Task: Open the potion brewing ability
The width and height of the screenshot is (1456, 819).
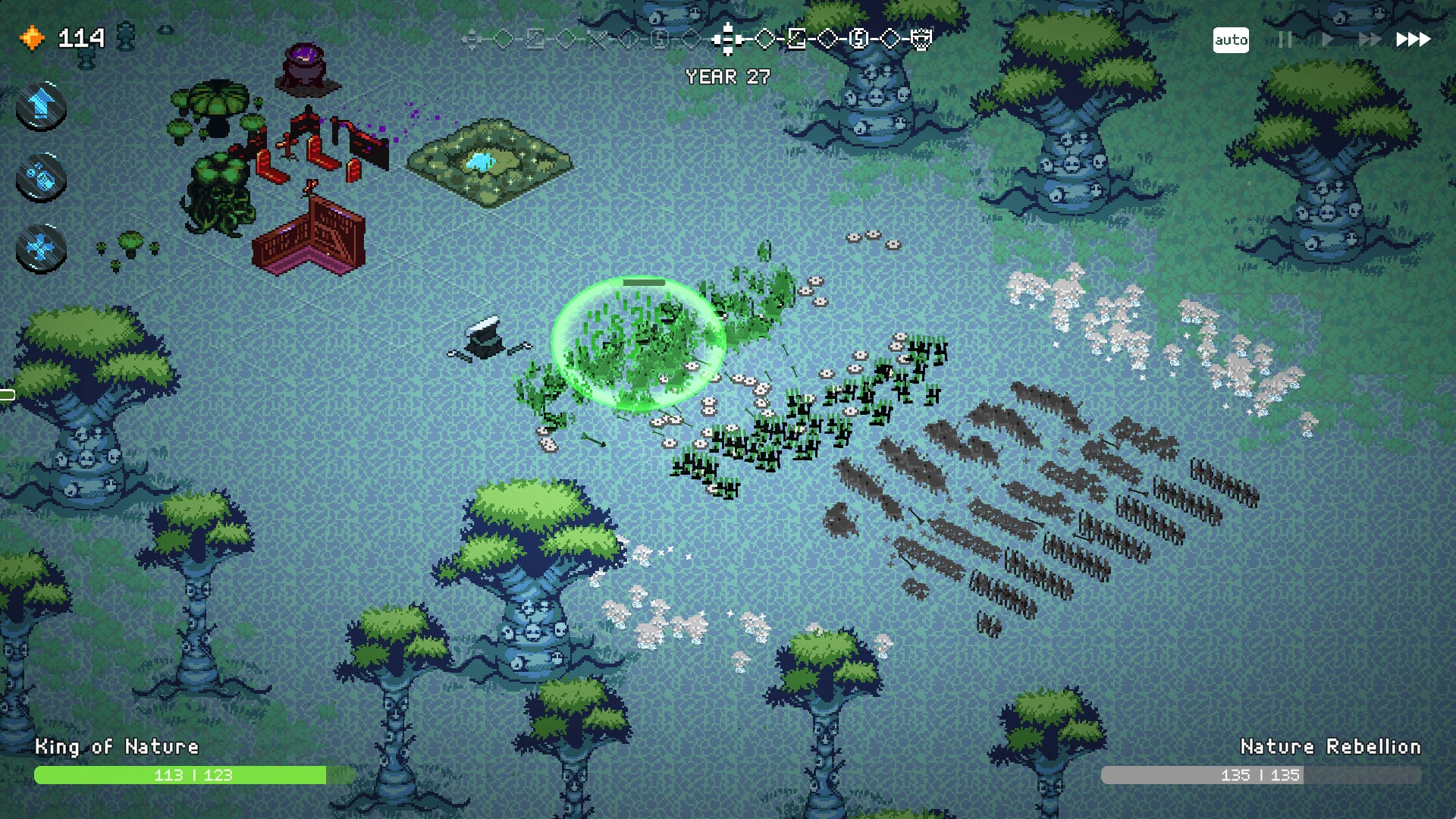Action: pos(39,174)
